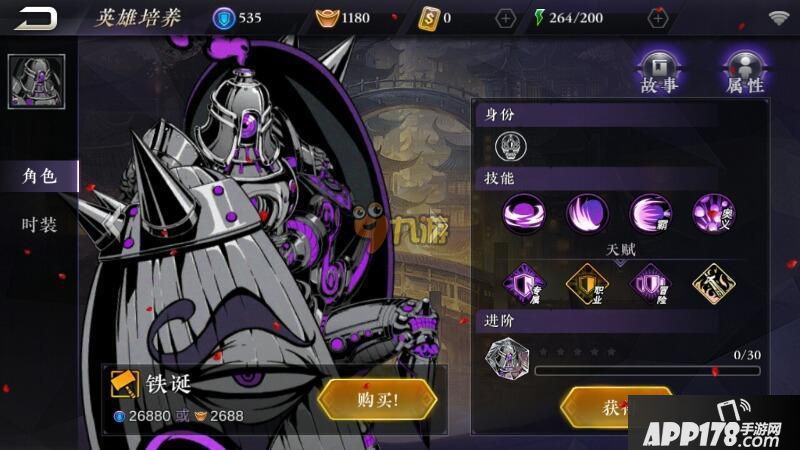This screenshot has width=800, height=450.
Task: Add more gold coupons with the plus button
Action: tap(506, 18)
